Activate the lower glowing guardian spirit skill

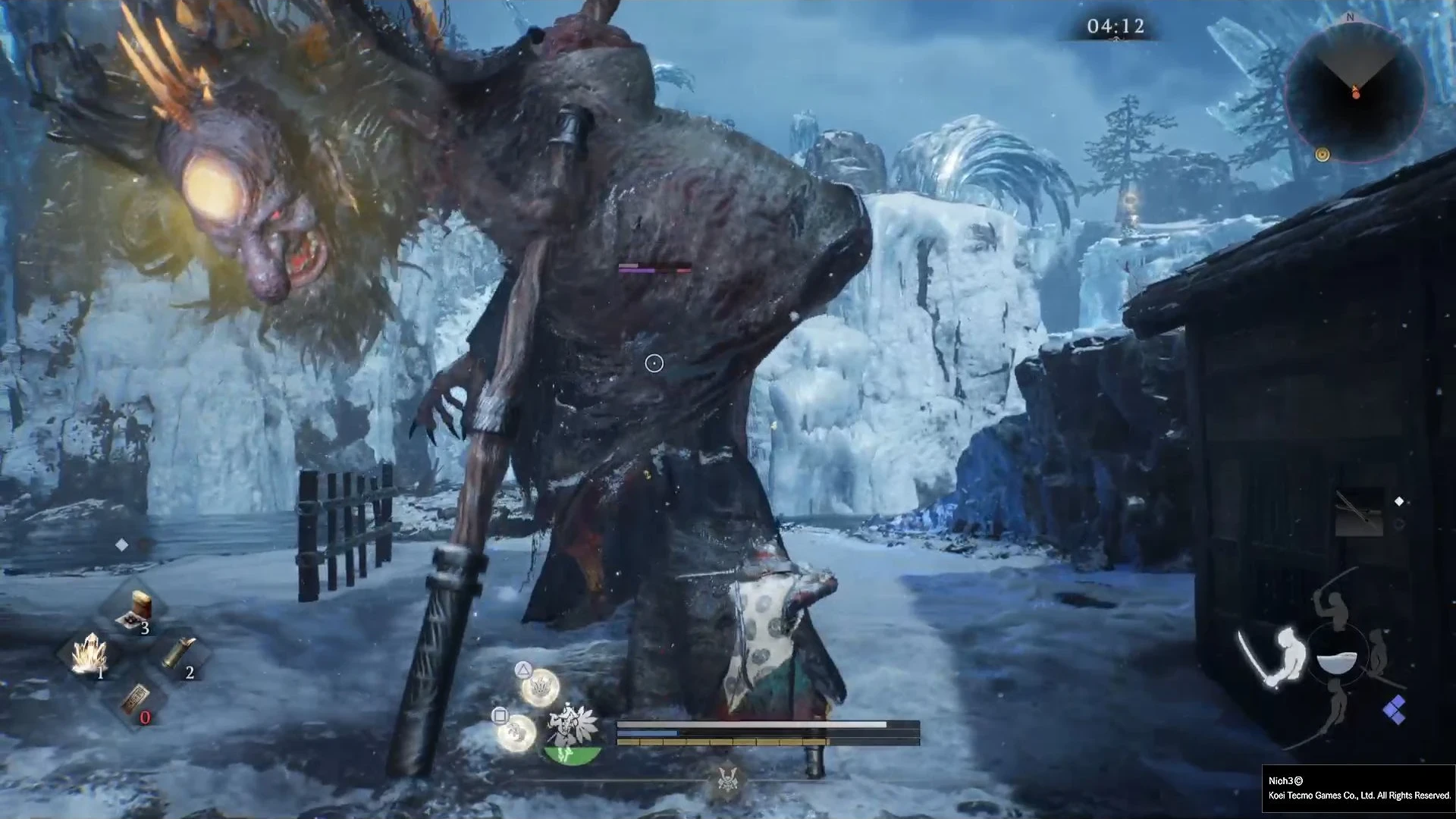[516, 731]
